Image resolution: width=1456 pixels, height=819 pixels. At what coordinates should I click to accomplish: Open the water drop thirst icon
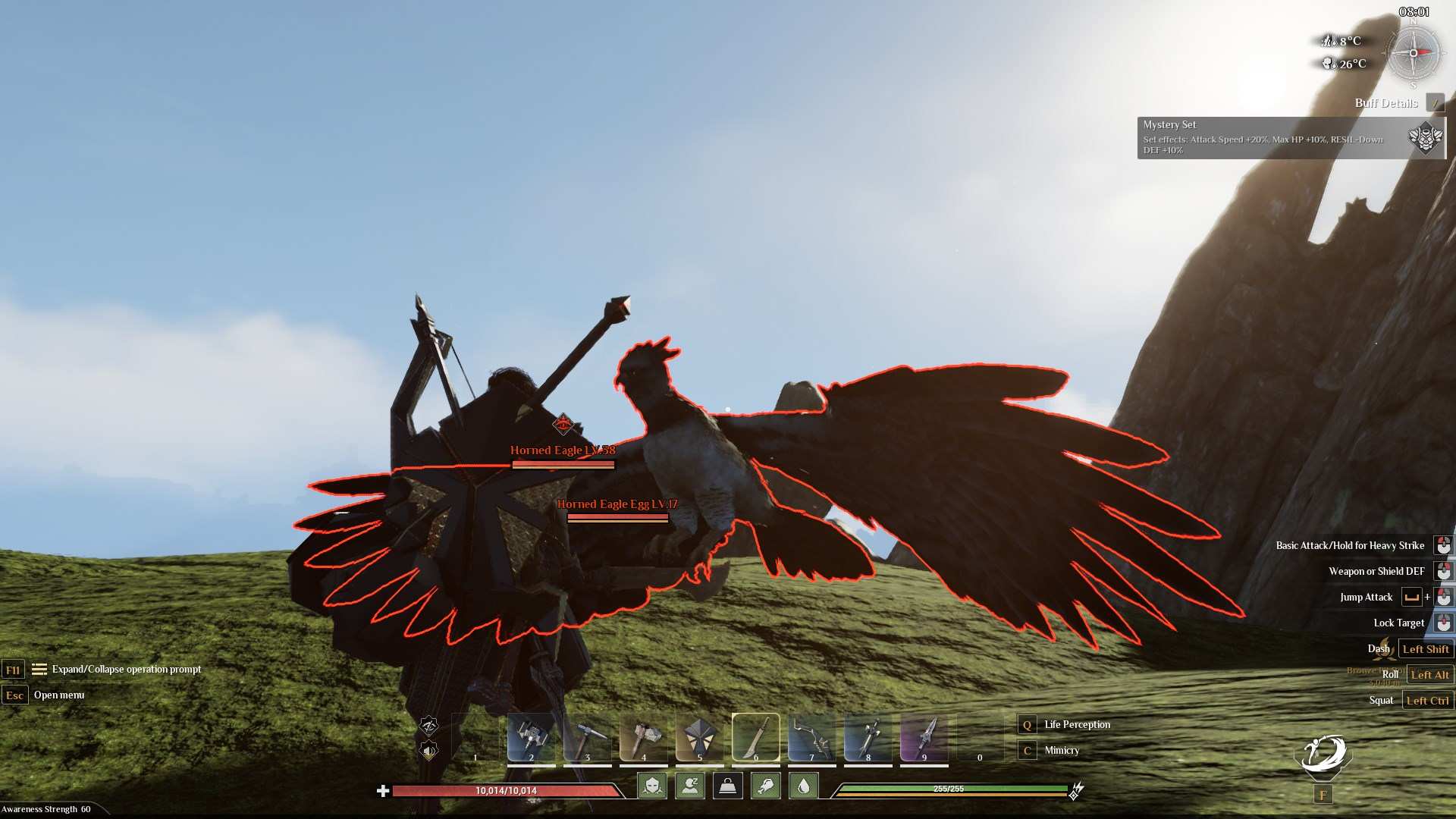pyautogui.click(x=804, y=786)
